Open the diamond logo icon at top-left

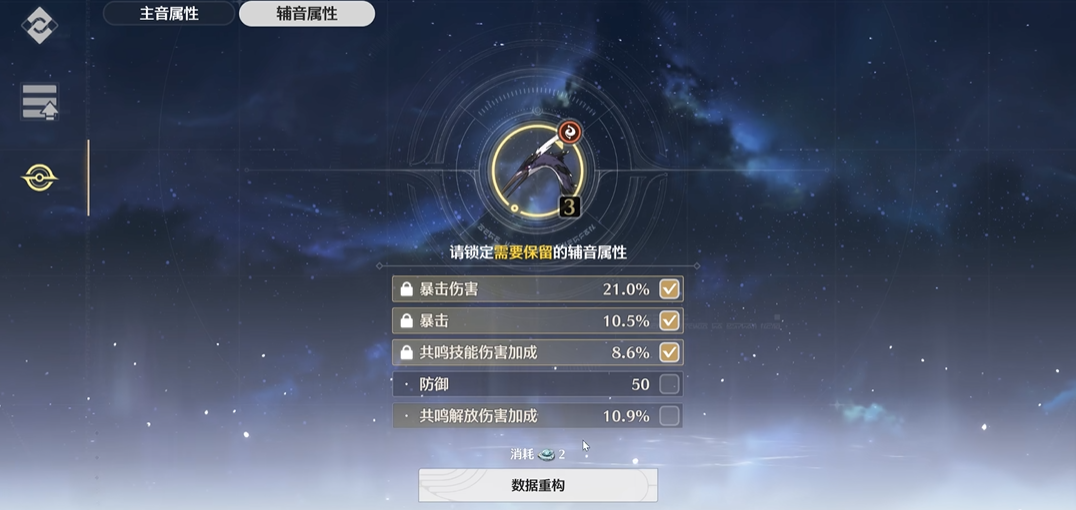[x=40, y=25]
